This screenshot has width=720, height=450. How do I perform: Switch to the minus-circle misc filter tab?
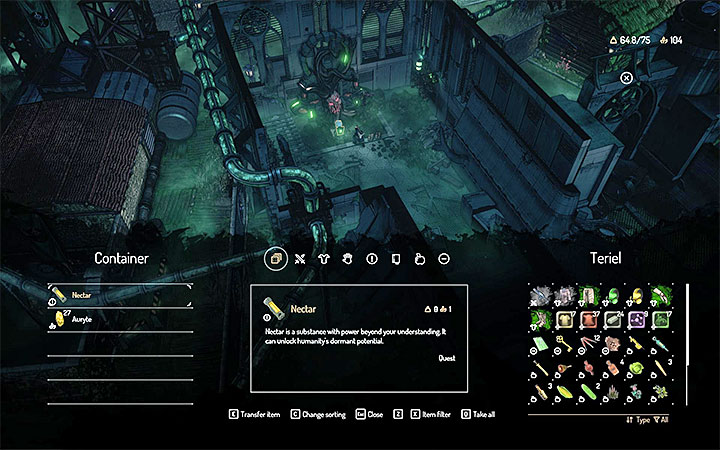pyautogui.click(x=443, y=258)
